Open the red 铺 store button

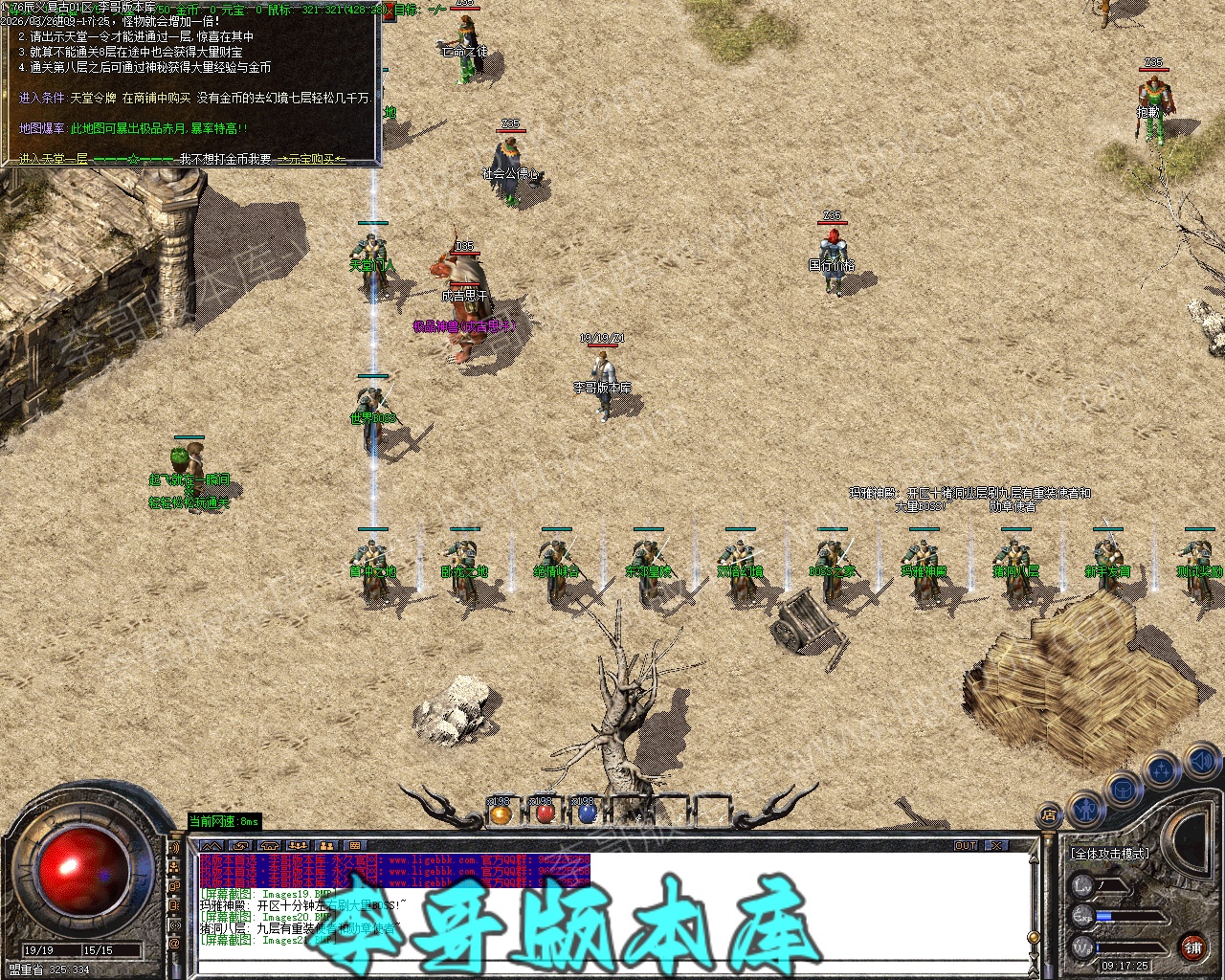click(1192, 948)
